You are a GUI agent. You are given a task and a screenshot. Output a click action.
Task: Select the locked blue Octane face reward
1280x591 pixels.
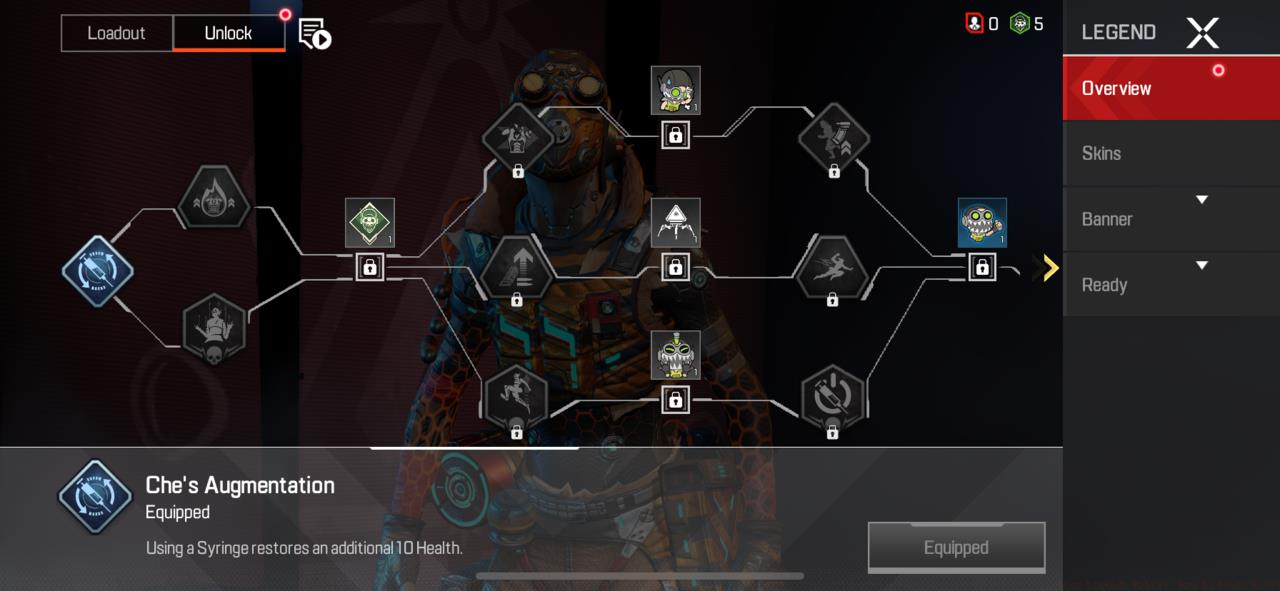pyautogui.click(x=982, y=222)
